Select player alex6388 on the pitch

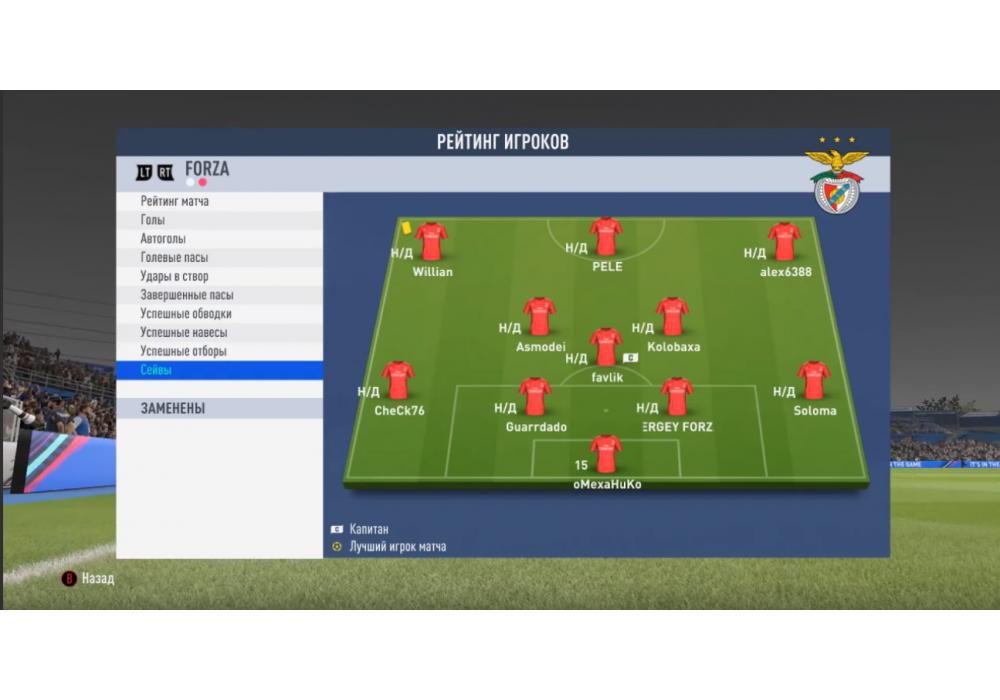(x=785, y=242)
